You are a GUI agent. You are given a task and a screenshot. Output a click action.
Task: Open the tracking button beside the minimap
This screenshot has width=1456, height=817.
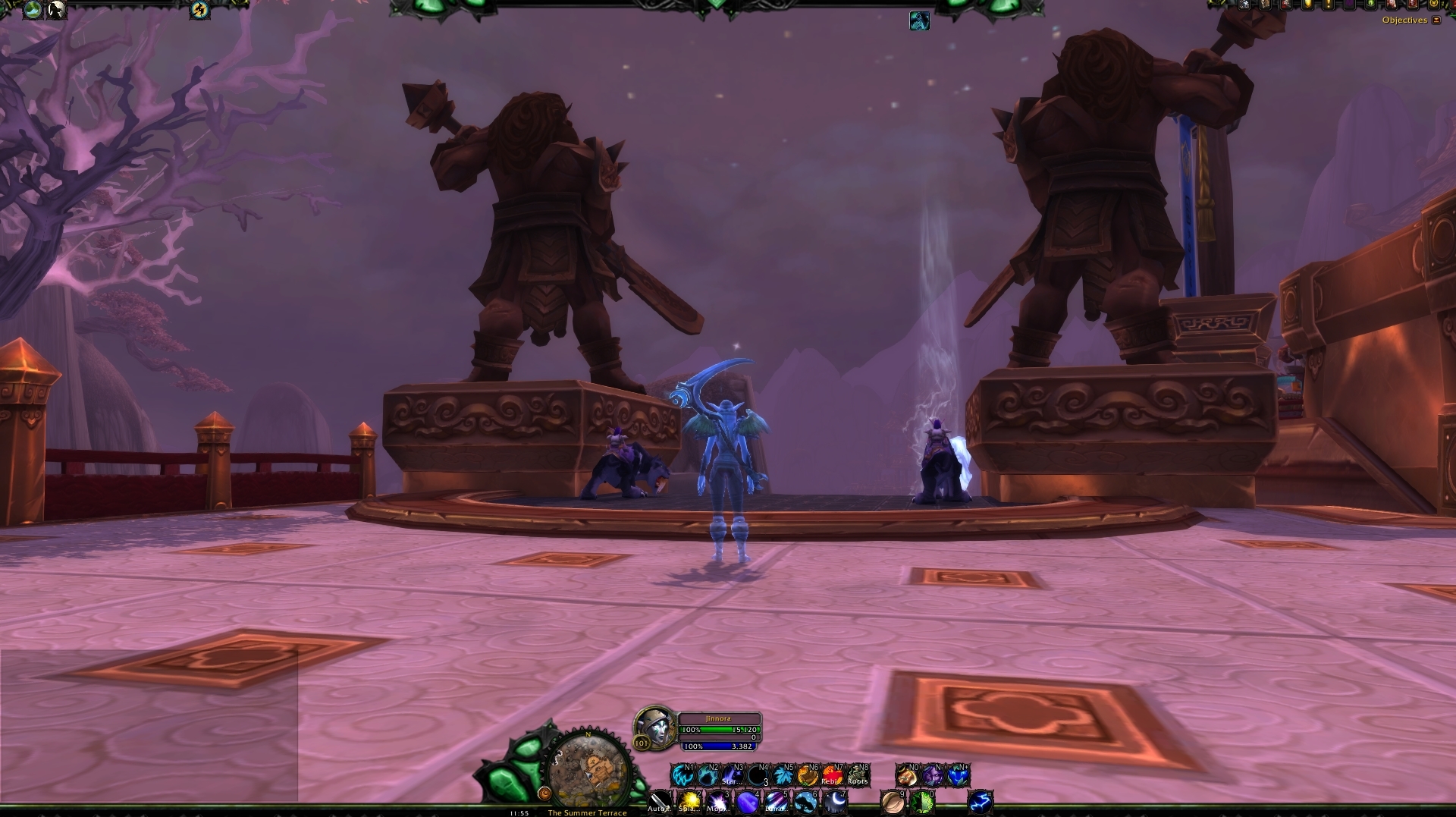click(544, 793)
